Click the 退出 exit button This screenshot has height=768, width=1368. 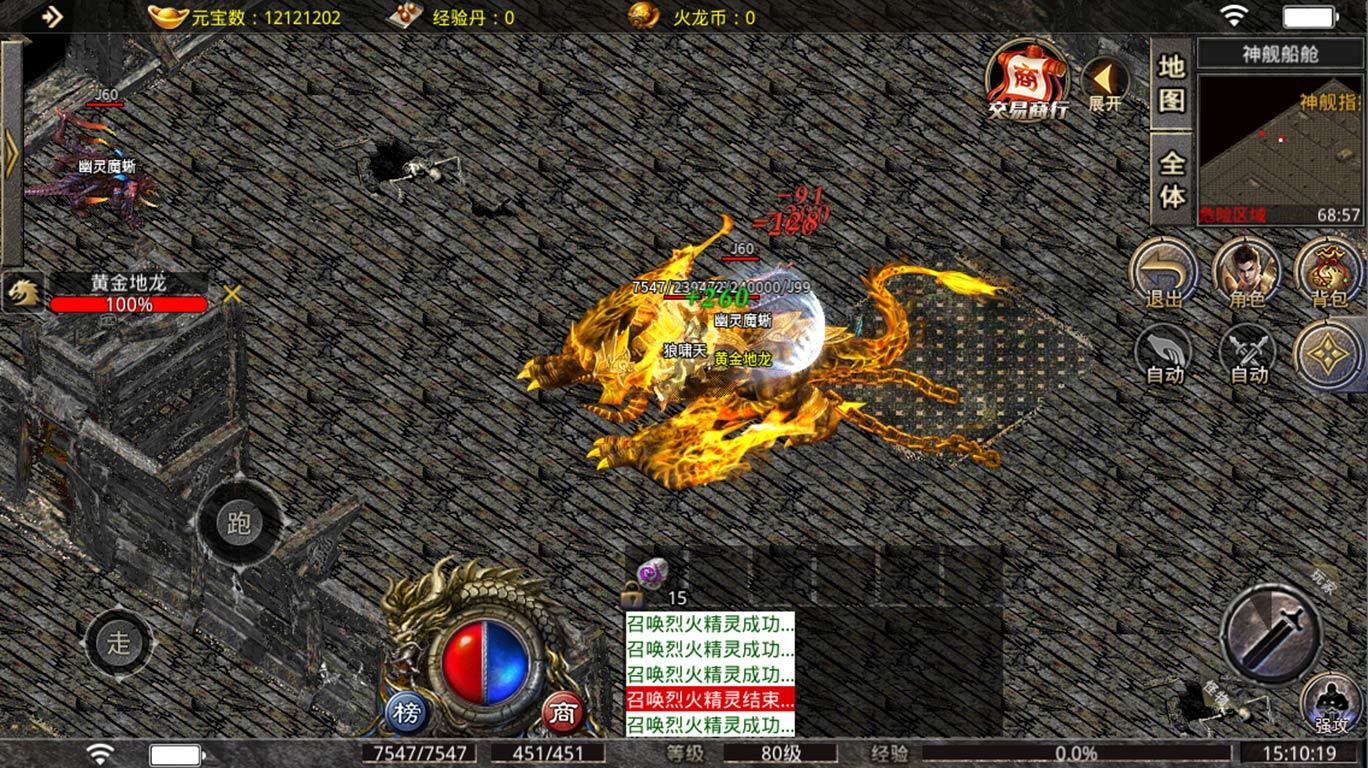(1164, 272)
